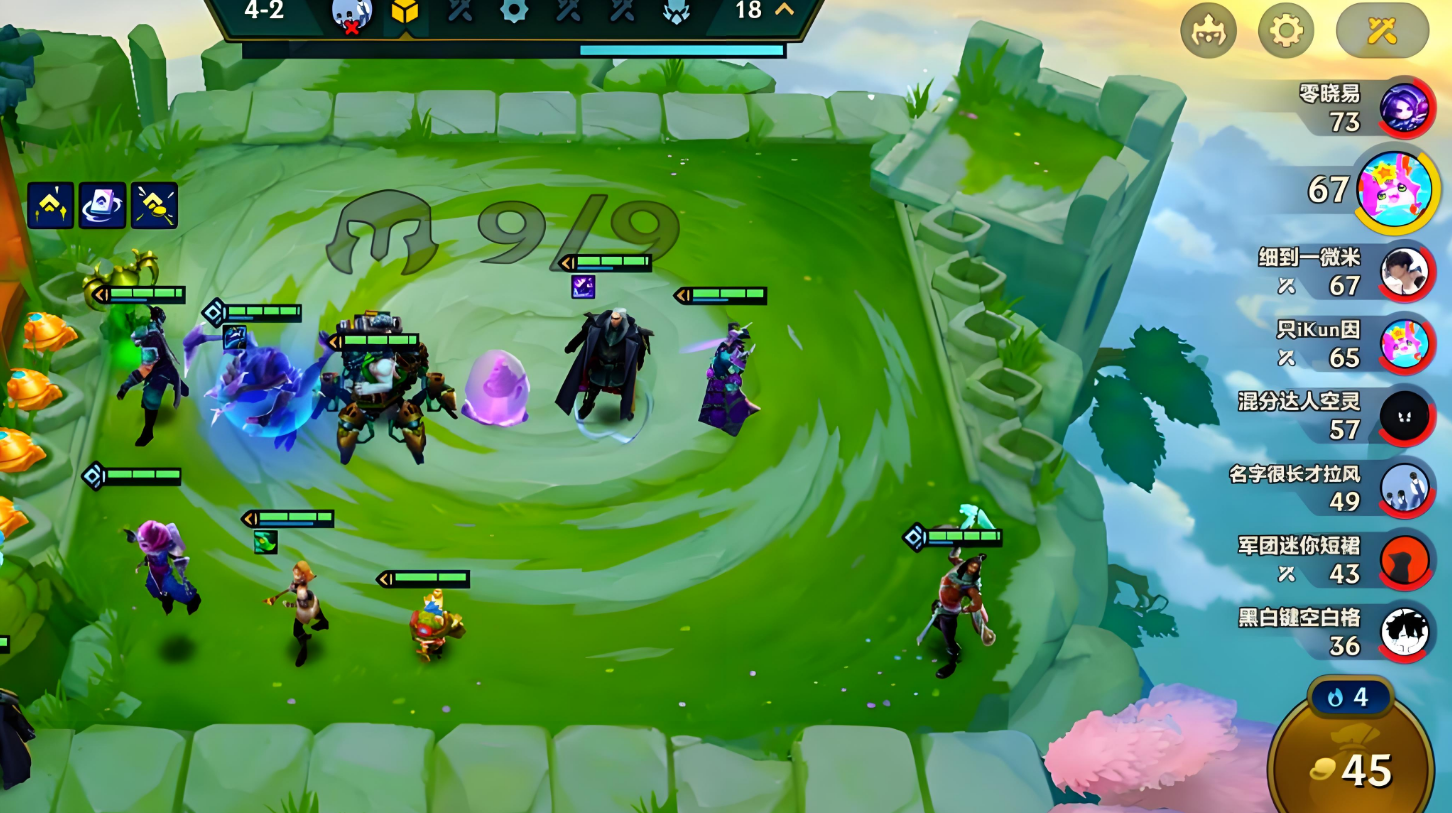The height and width of the screenshot is (813, 1452).
Task: Spectate player 零晓易 with 73 health
Action: tap(1406, 106)
